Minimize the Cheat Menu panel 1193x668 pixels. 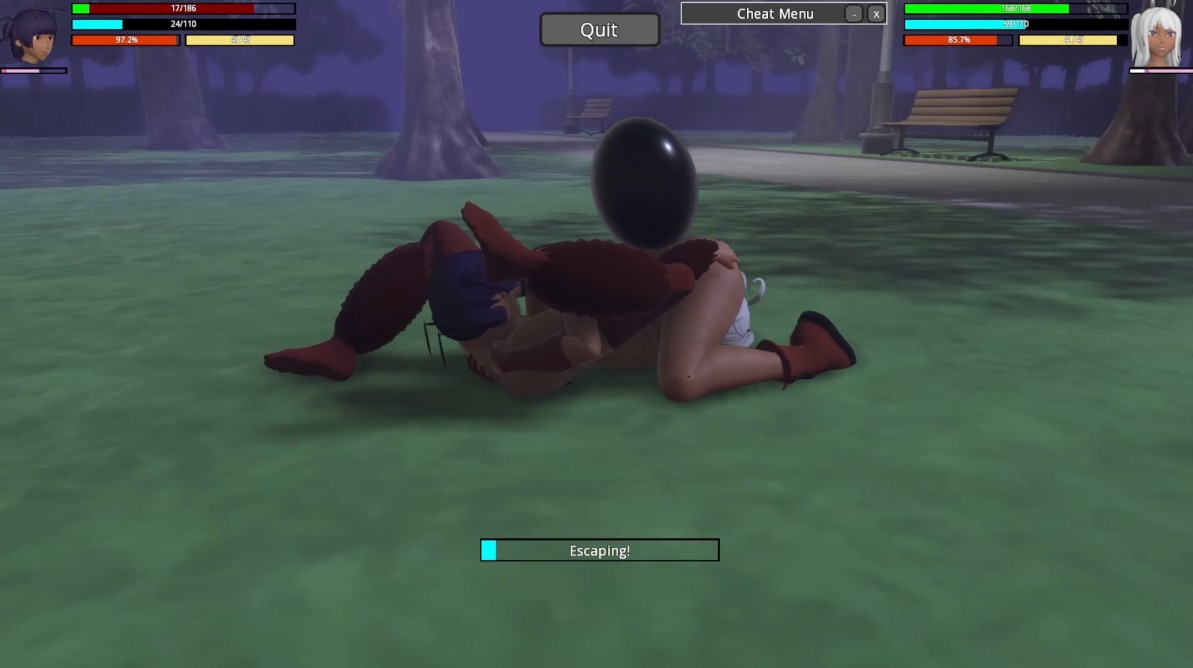[x=853, y=14]
